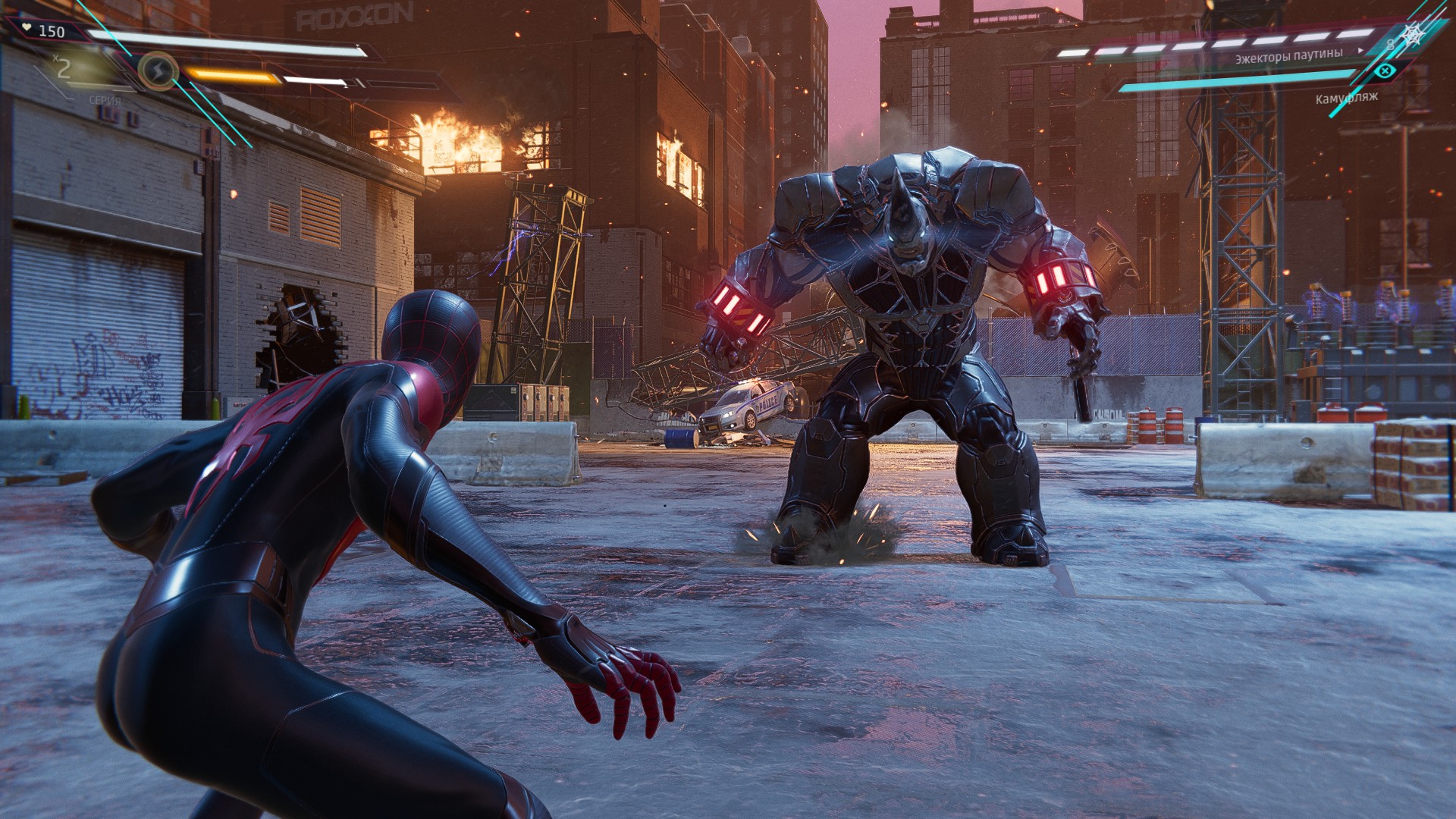This screenshot has height=819, width=1456.
Task: Click the crossed-out eye symbol on Камуфляж
Action: pyautogui.click(x=1385, y=71)
